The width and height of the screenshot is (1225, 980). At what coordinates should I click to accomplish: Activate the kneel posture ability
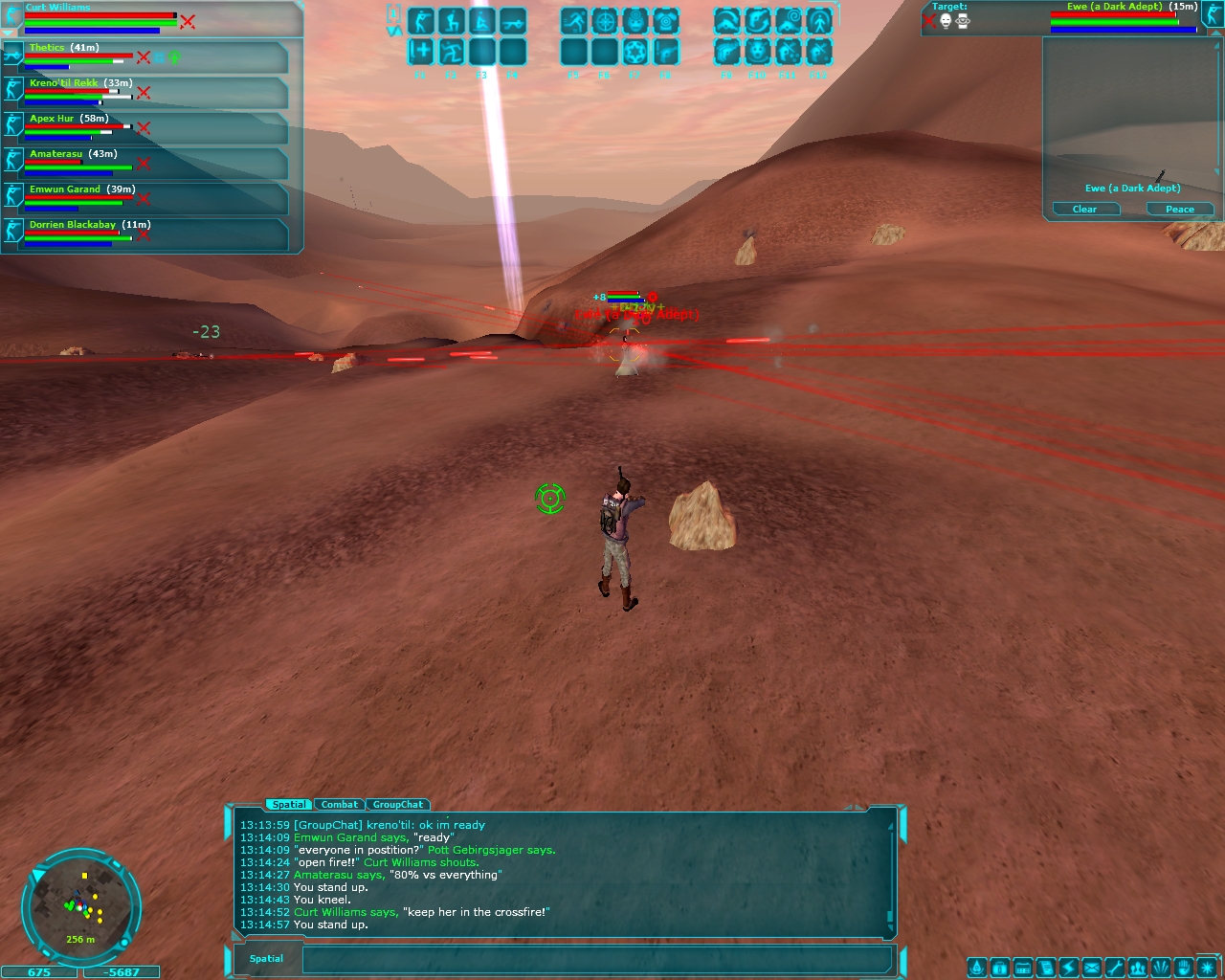(x=452, y=21)
